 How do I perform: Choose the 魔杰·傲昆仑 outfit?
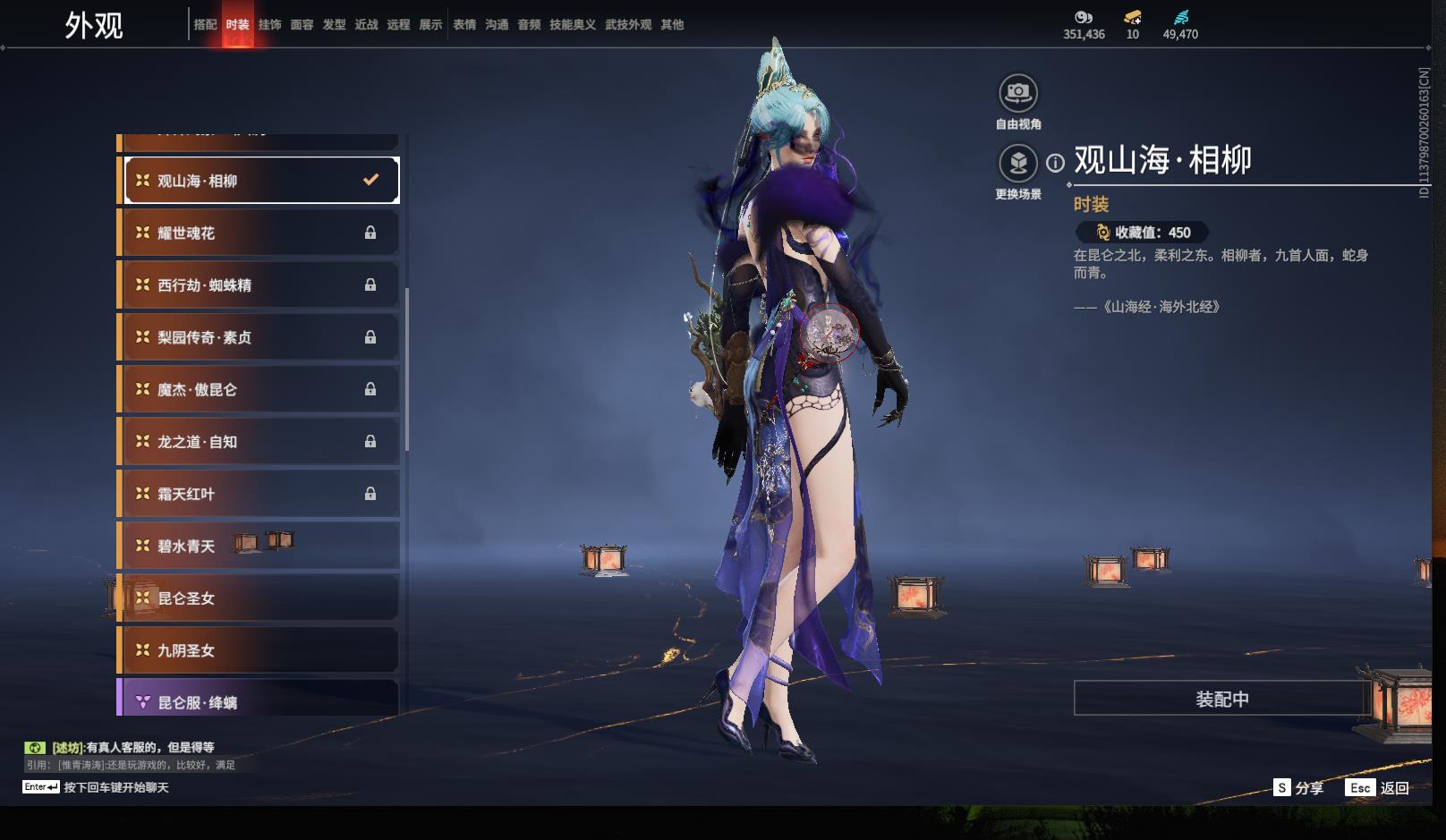coord(259,390)
